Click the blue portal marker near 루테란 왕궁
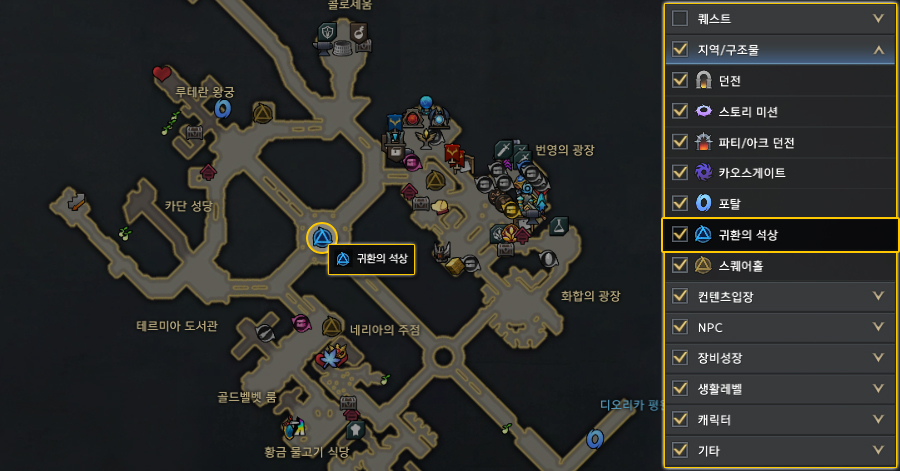Image resolution: width=900 pixels, height=471 pixels. coord(224,107)
